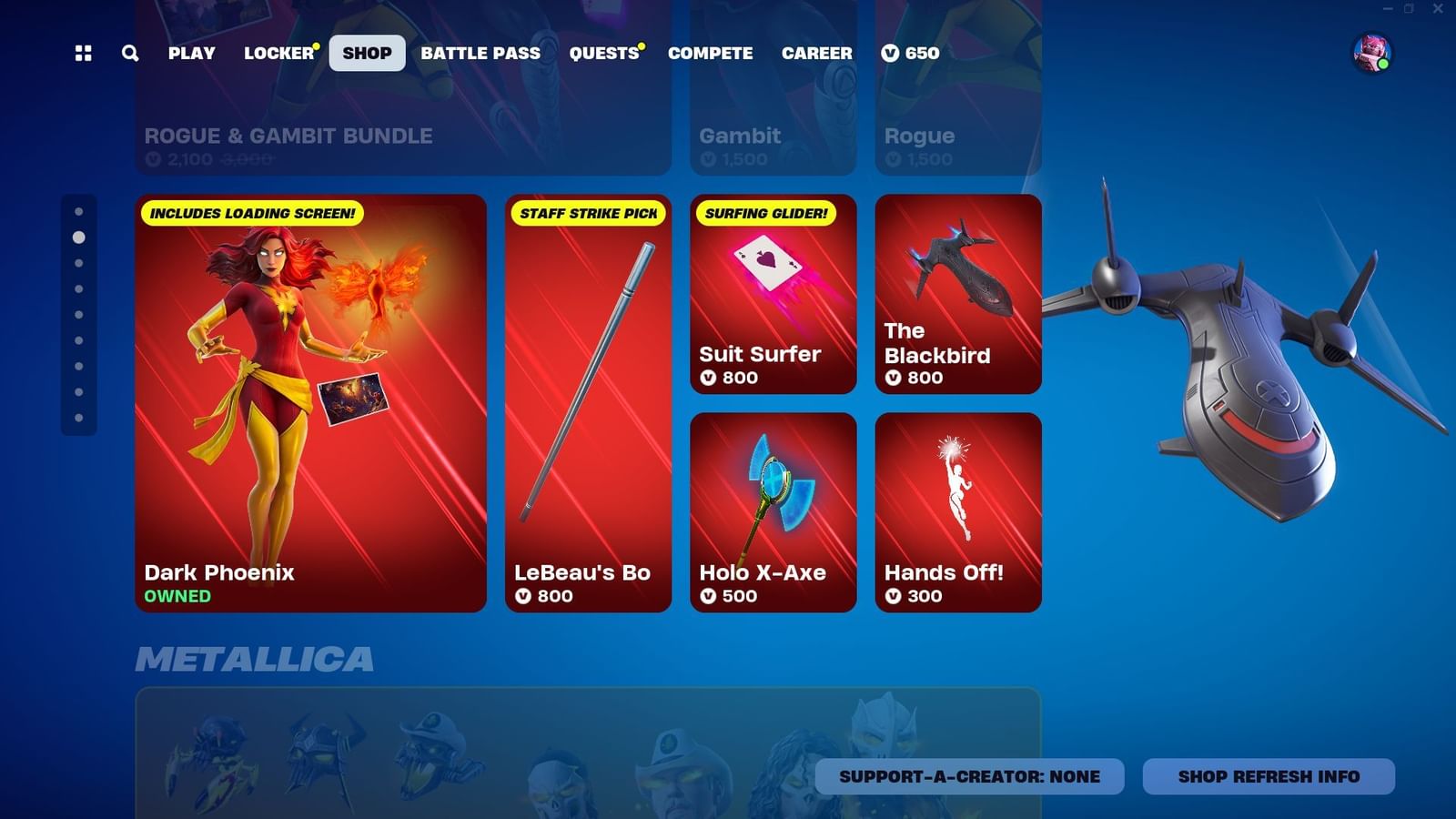Open the COMPETE section
1456x819 pixels.
coord(710,53)
